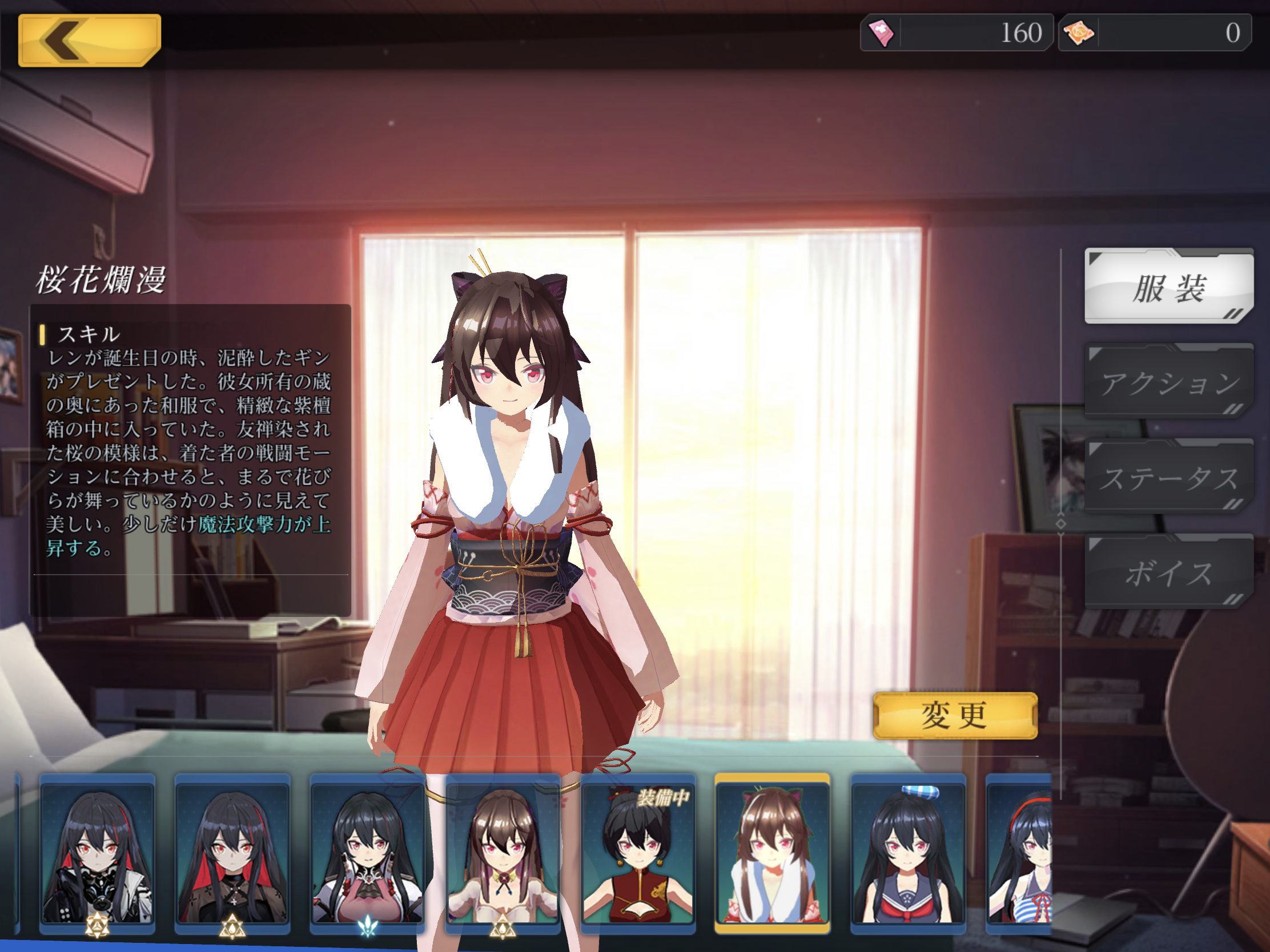
Task: Select the striped swimsuit costume thumbnail
Action: [1020, 854]
